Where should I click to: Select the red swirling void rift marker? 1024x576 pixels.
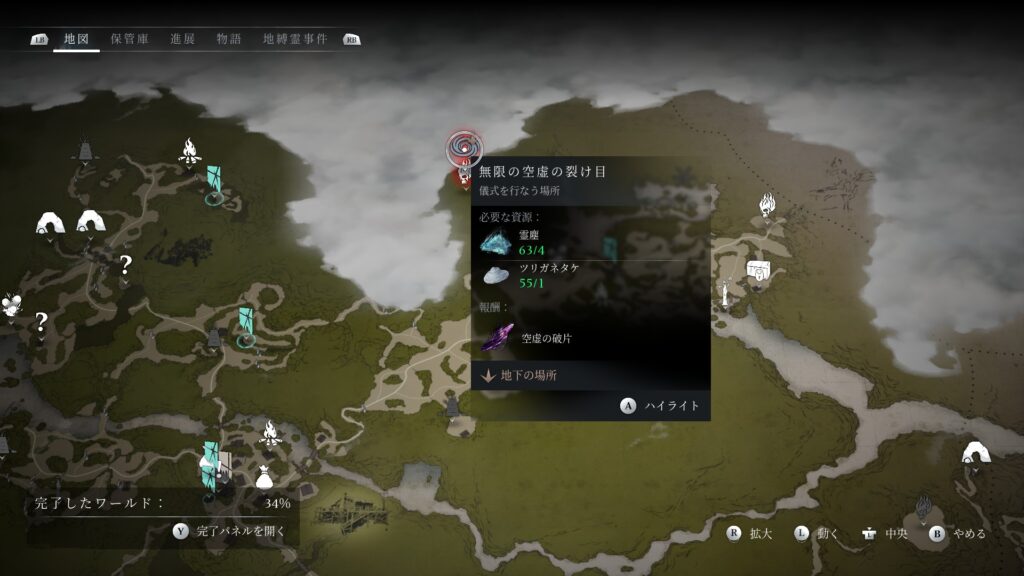click(463, 150)
